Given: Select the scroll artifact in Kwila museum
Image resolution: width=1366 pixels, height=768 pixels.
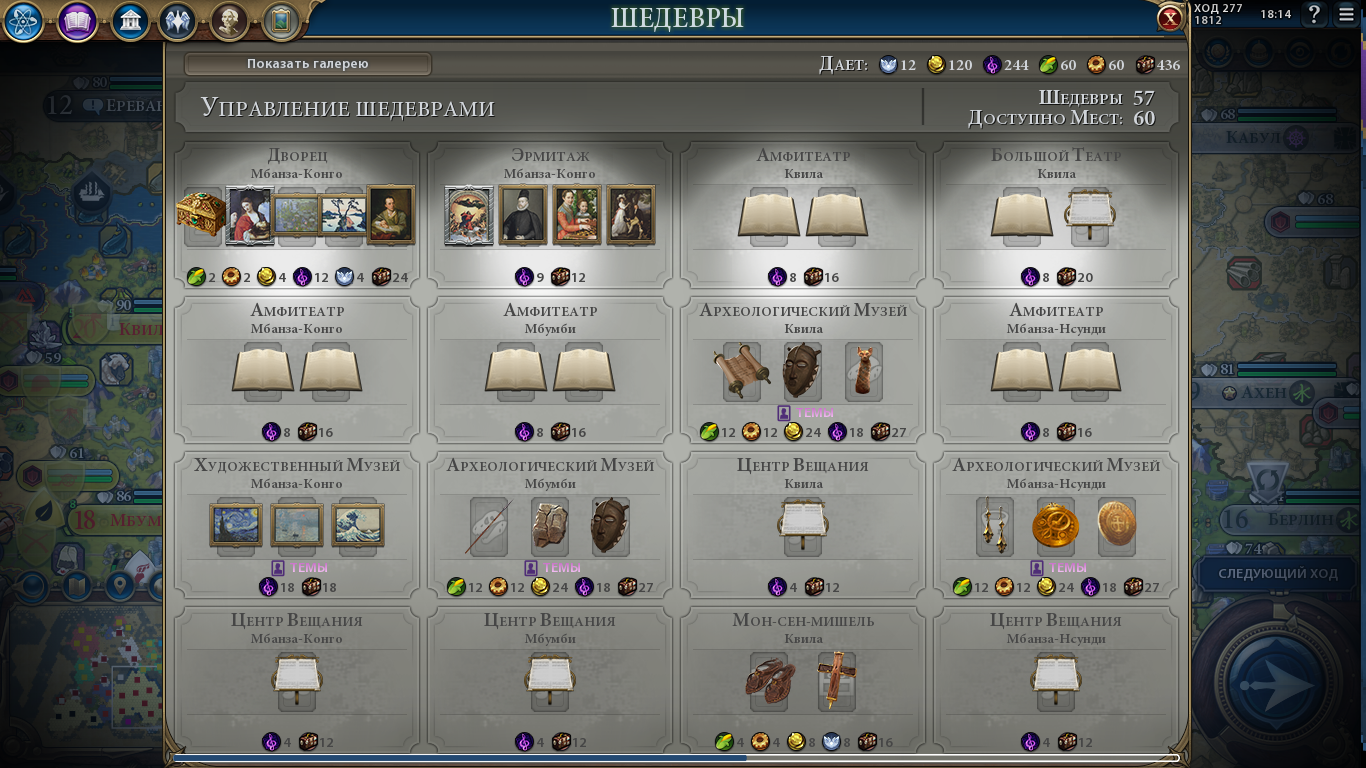Looking at the screenshot, I should click(x=742, y=371).
